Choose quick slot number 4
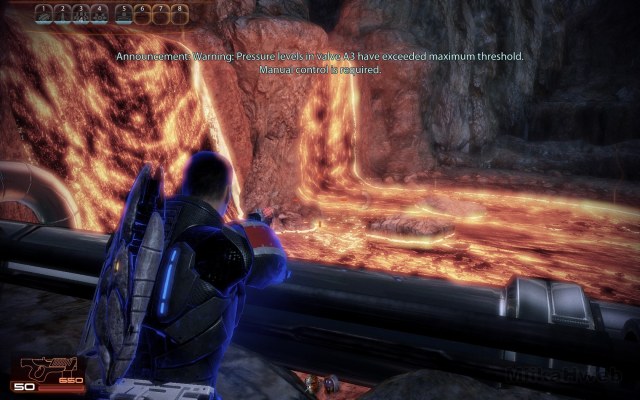 [x=99, y=14]
